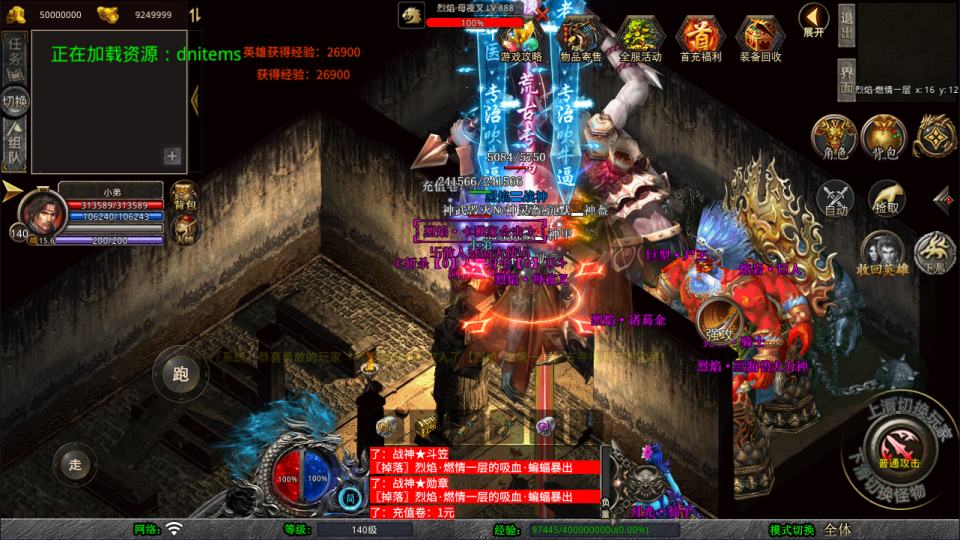Claim the 首充福利 first-recharge bonus

pyautogui.click(x=699, y=37)
